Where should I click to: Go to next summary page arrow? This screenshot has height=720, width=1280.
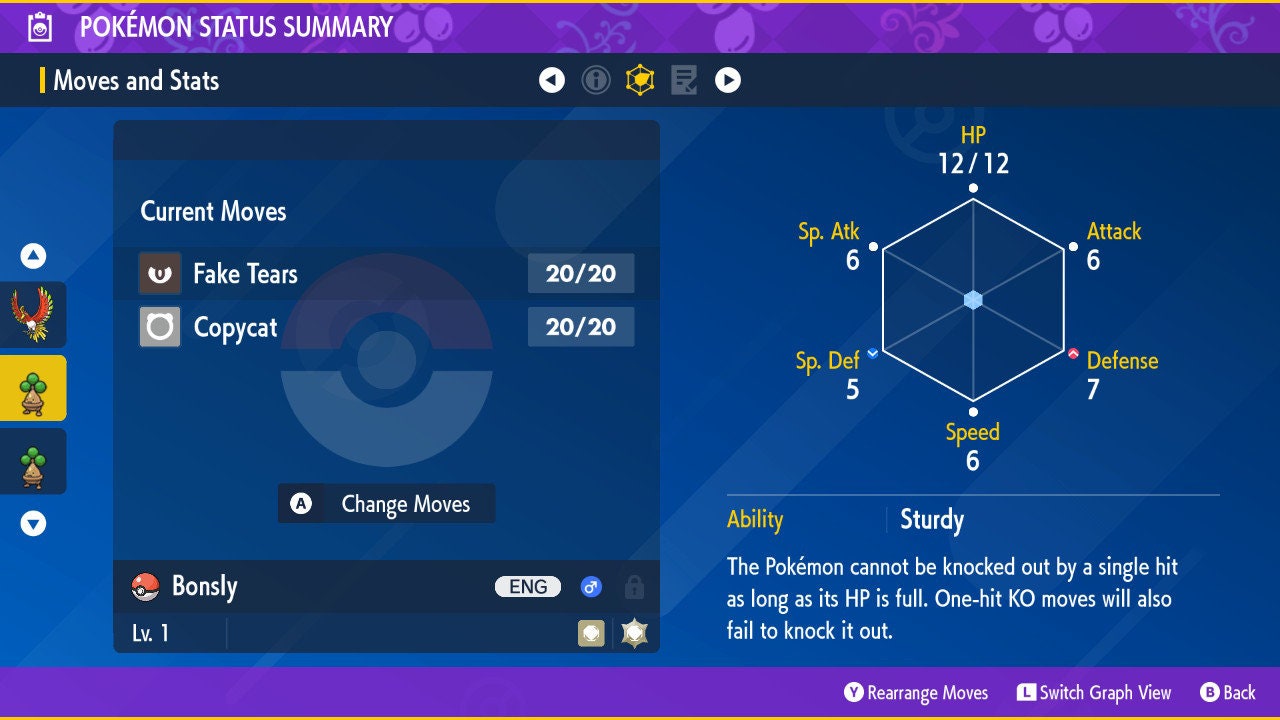(x=728, y=80)
